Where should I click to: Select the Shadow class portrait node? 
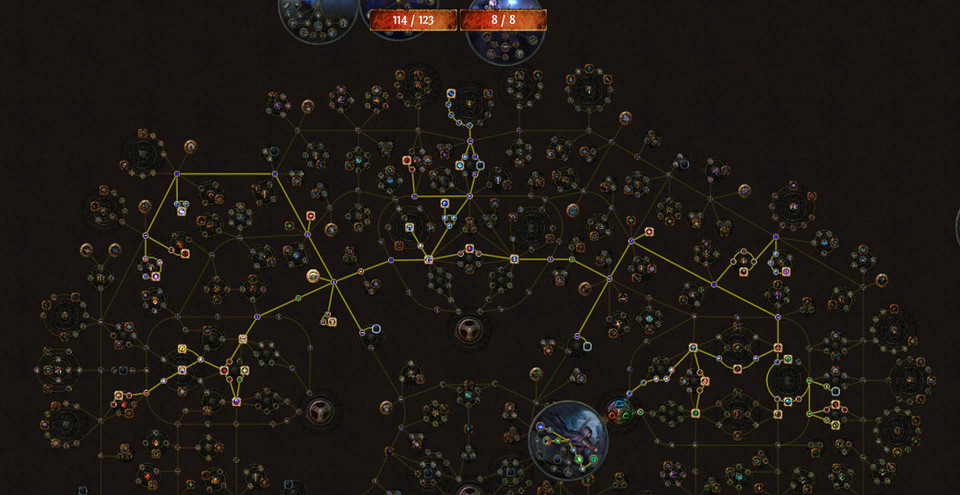click(x=567, y=437)
